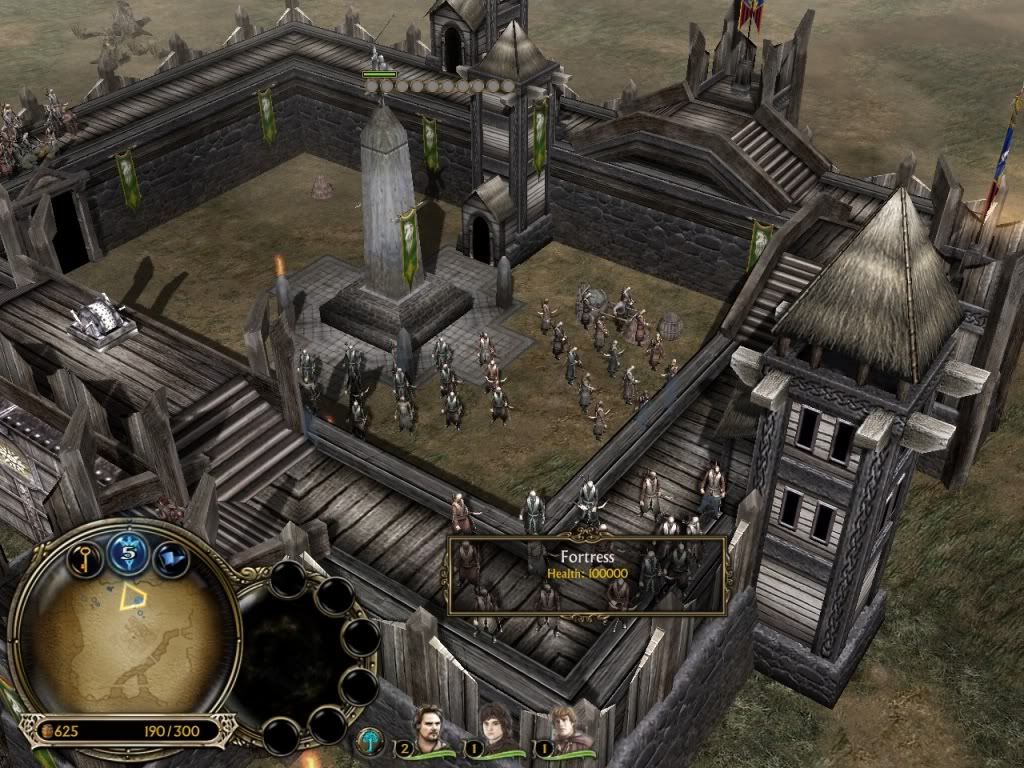Click the minimap parchment

coord(127,641)
